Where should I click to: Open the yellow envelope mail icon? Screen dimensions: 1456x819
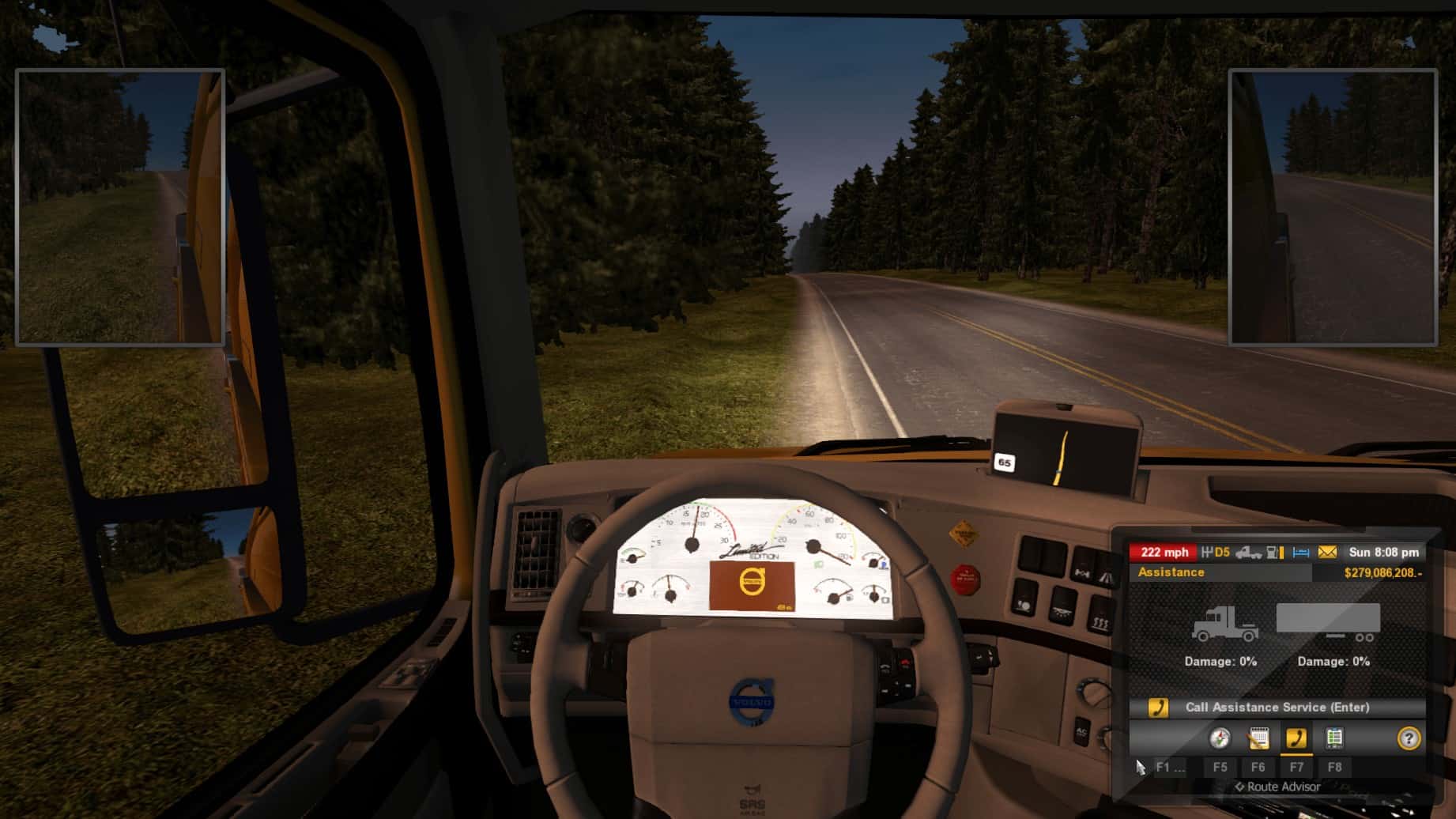pos(1328,553)
